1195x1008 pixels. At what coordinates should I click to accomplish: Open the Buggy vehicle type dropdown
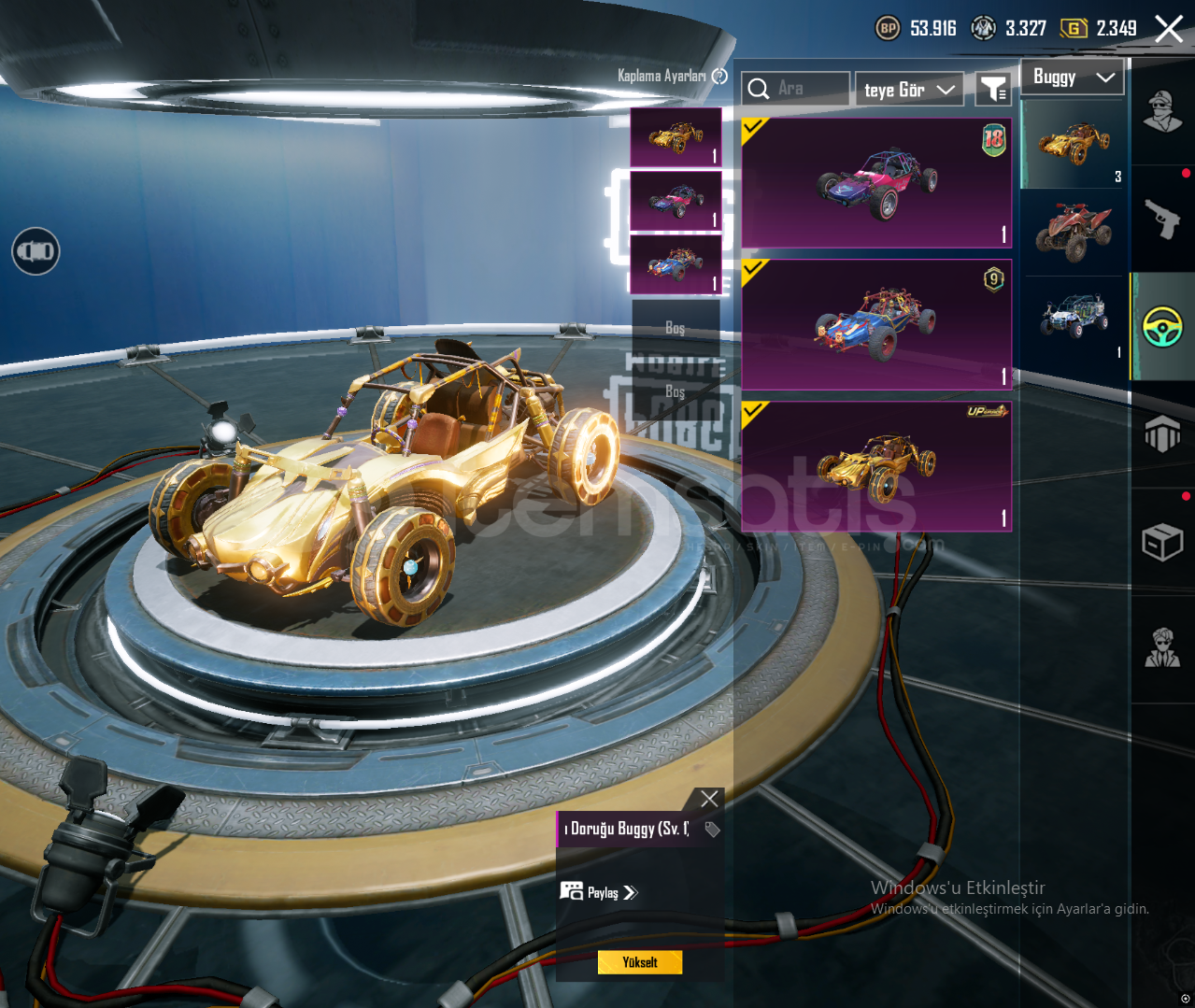tap(1073, 78)
